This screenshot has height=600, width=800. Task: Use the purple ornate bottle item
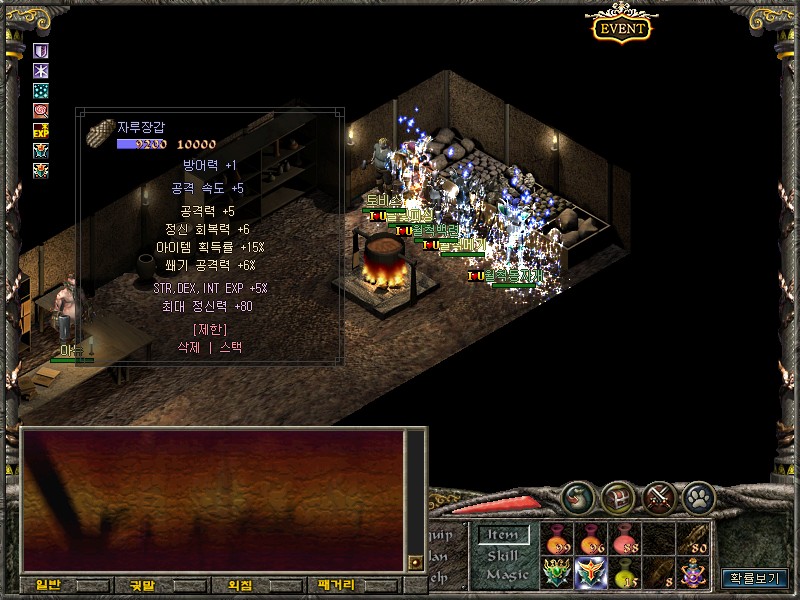[x=694, y=573]
